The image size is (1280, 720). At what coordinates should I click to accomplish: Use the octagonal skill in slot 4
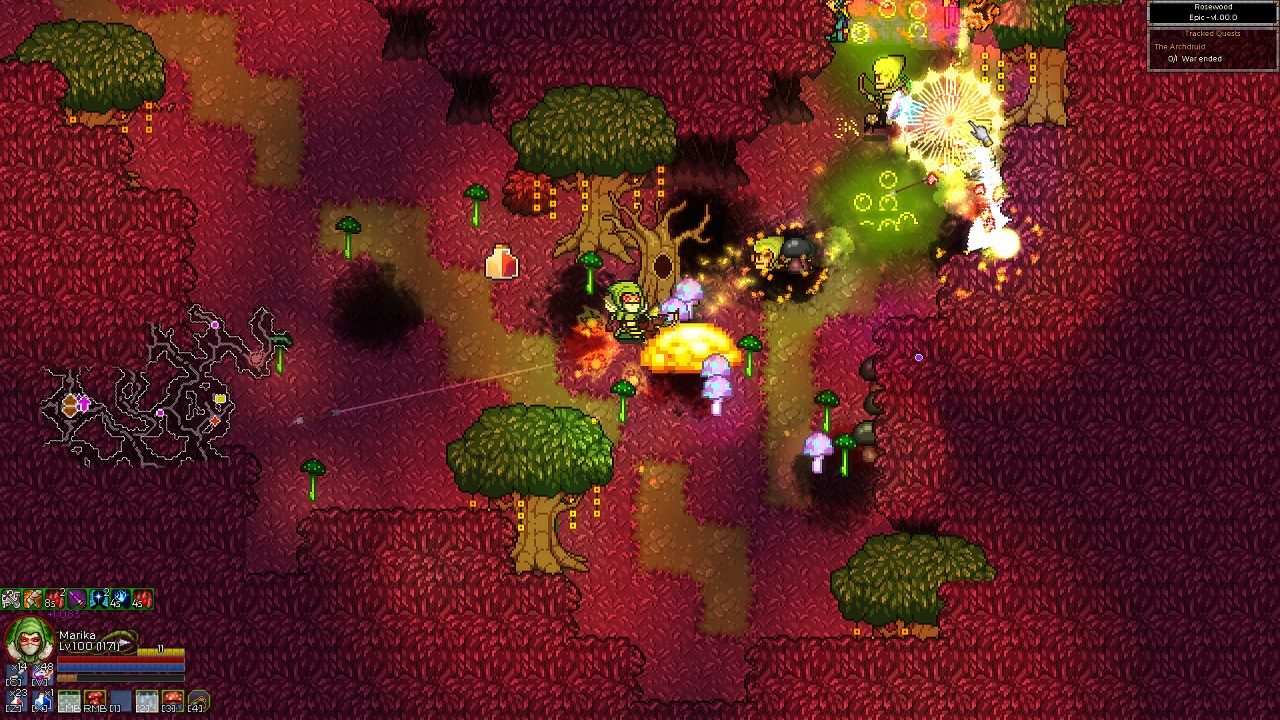pos(198,700)
